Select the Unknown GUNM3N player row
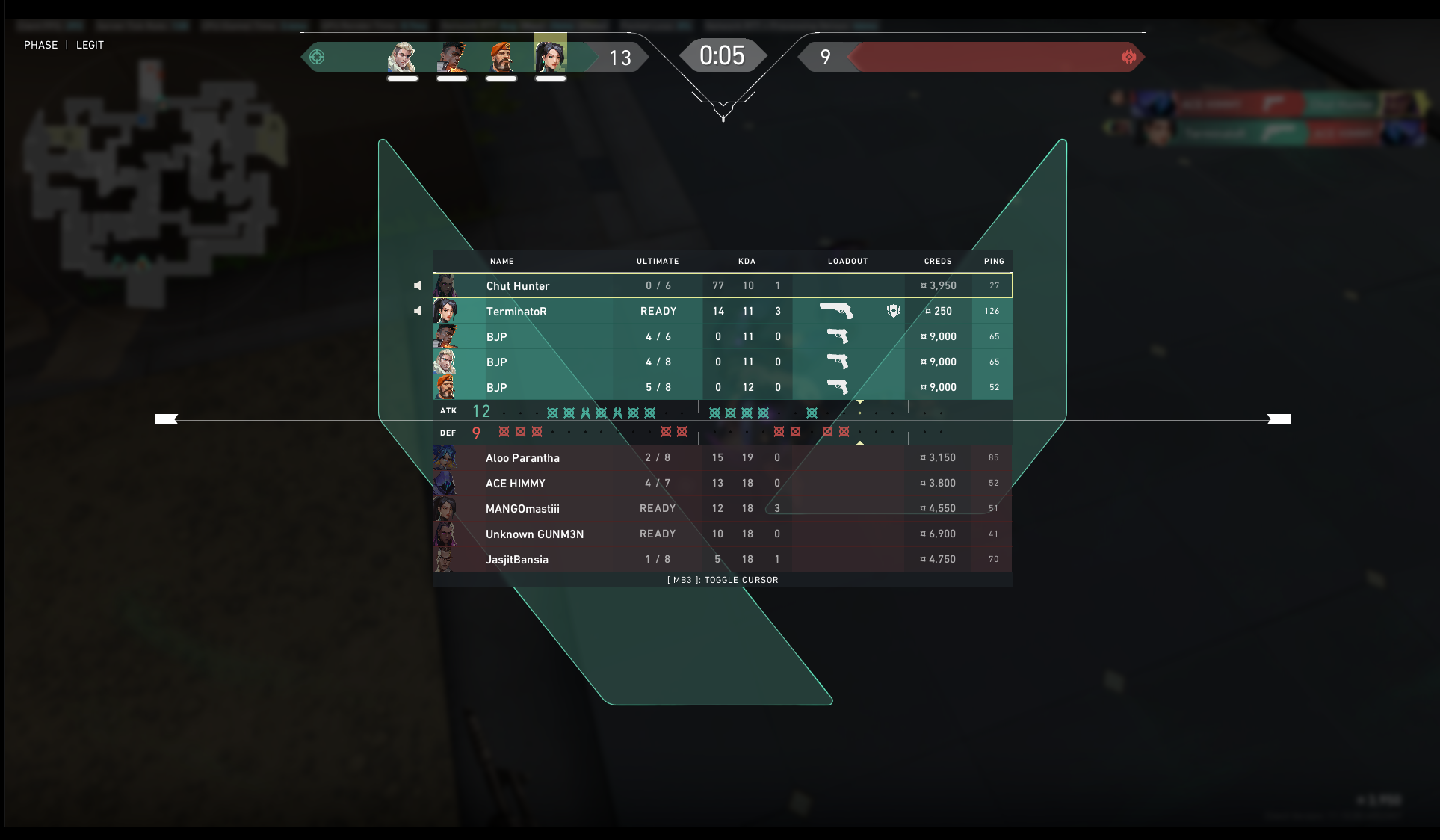The width and height of the screenshot is (1440, 840). [x=534, y=534]
